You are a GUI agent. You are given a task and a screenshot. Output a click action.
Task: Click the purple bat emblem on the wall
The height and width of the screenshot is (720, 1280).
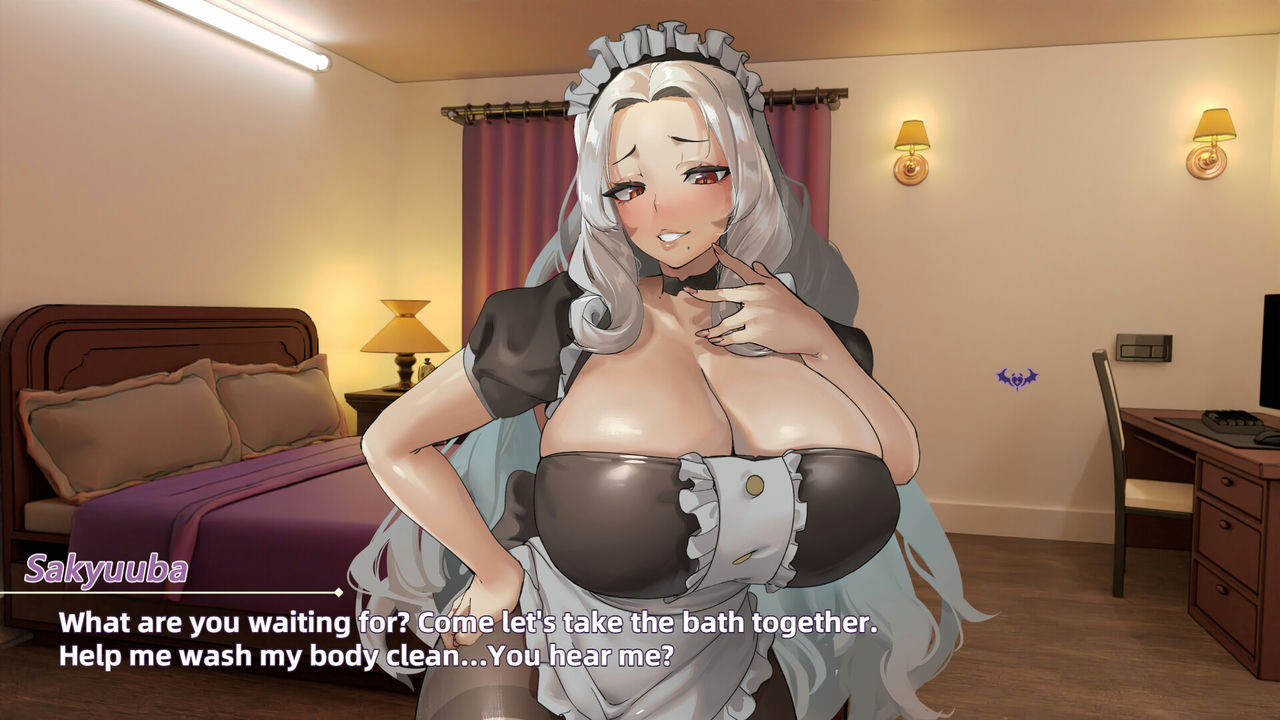point(1016,378)
